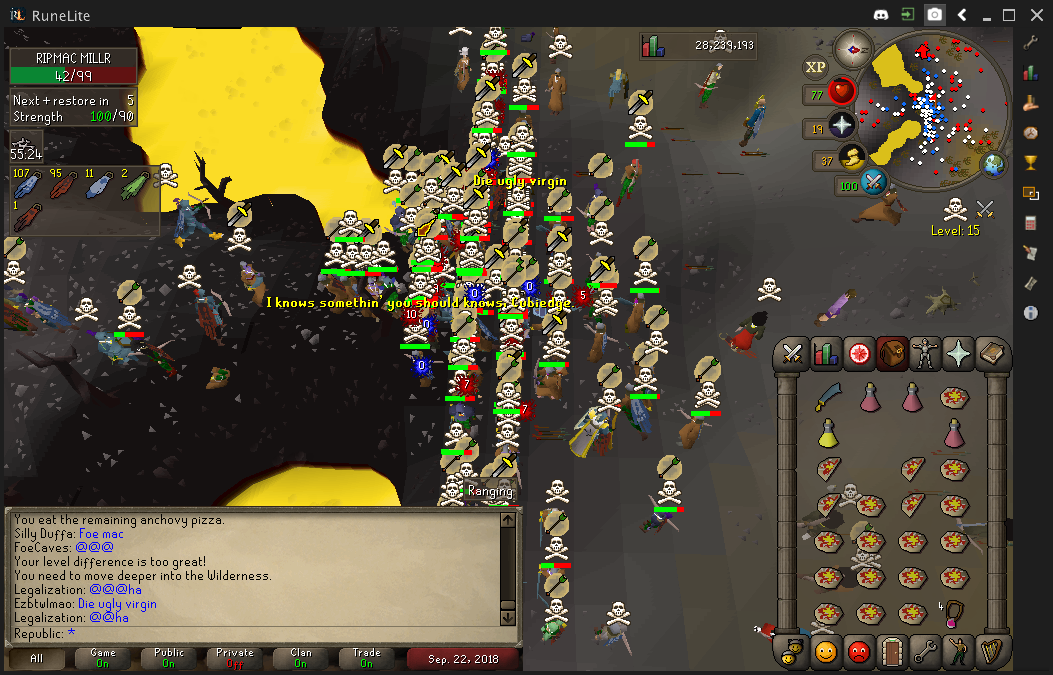Switch to the Skills tab
The width and height of the screenshot is (1053, 675).
826,354
